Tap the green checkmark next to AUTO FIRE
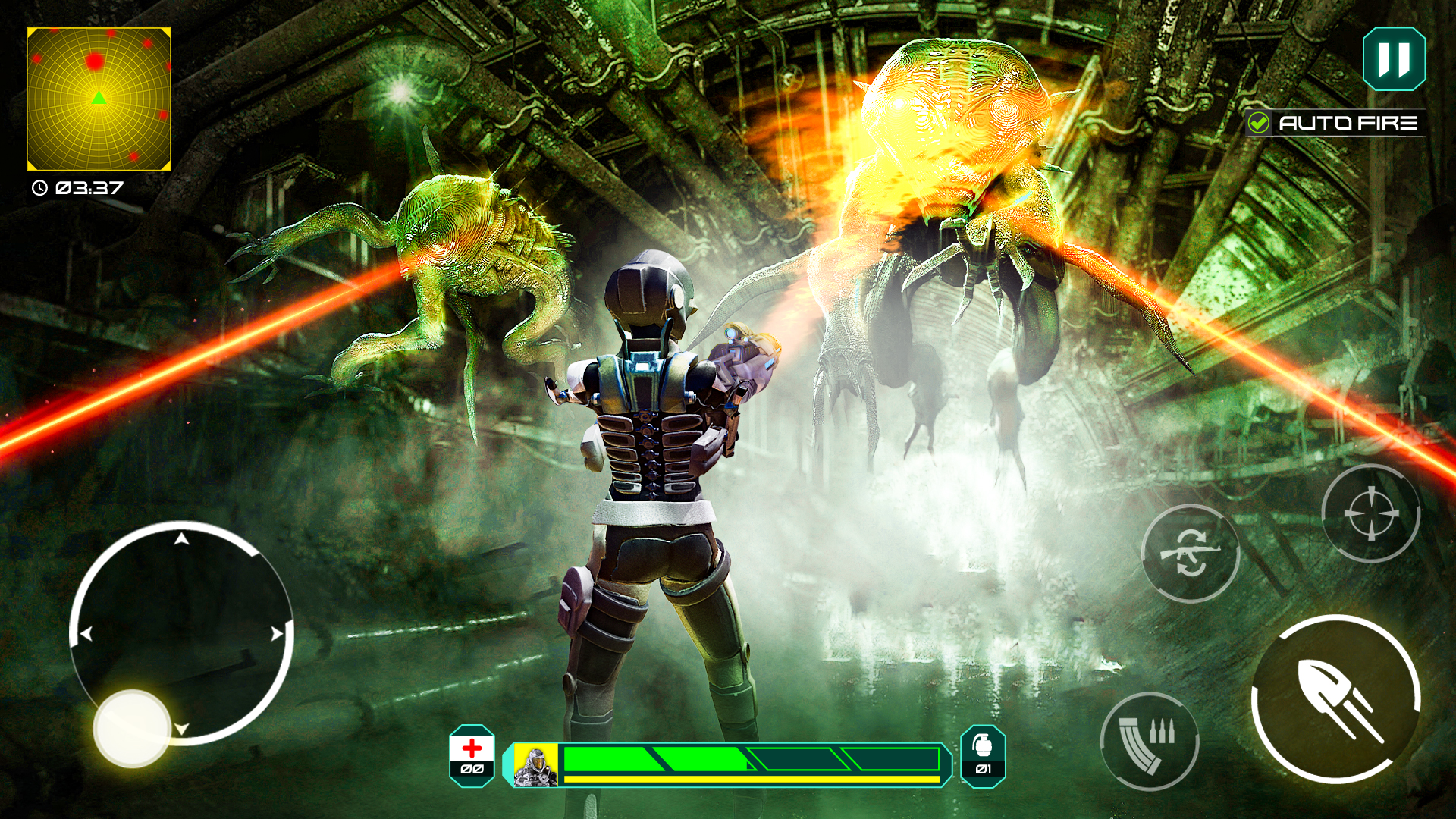This screenshot has height=819, width=1456. 1258,121
